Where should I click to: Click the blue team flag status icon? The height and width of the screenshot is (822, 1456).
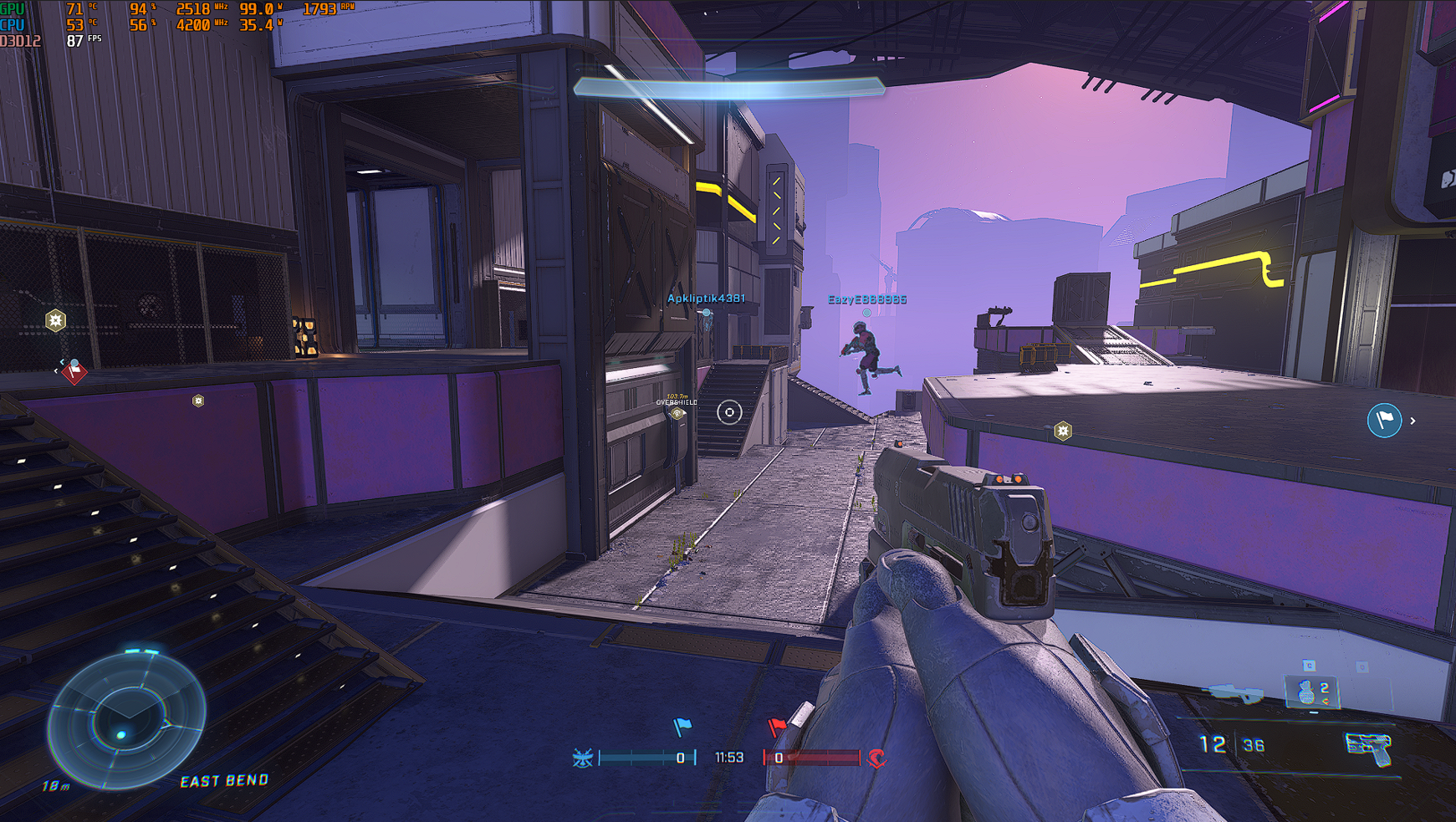[x=682, y=727]
